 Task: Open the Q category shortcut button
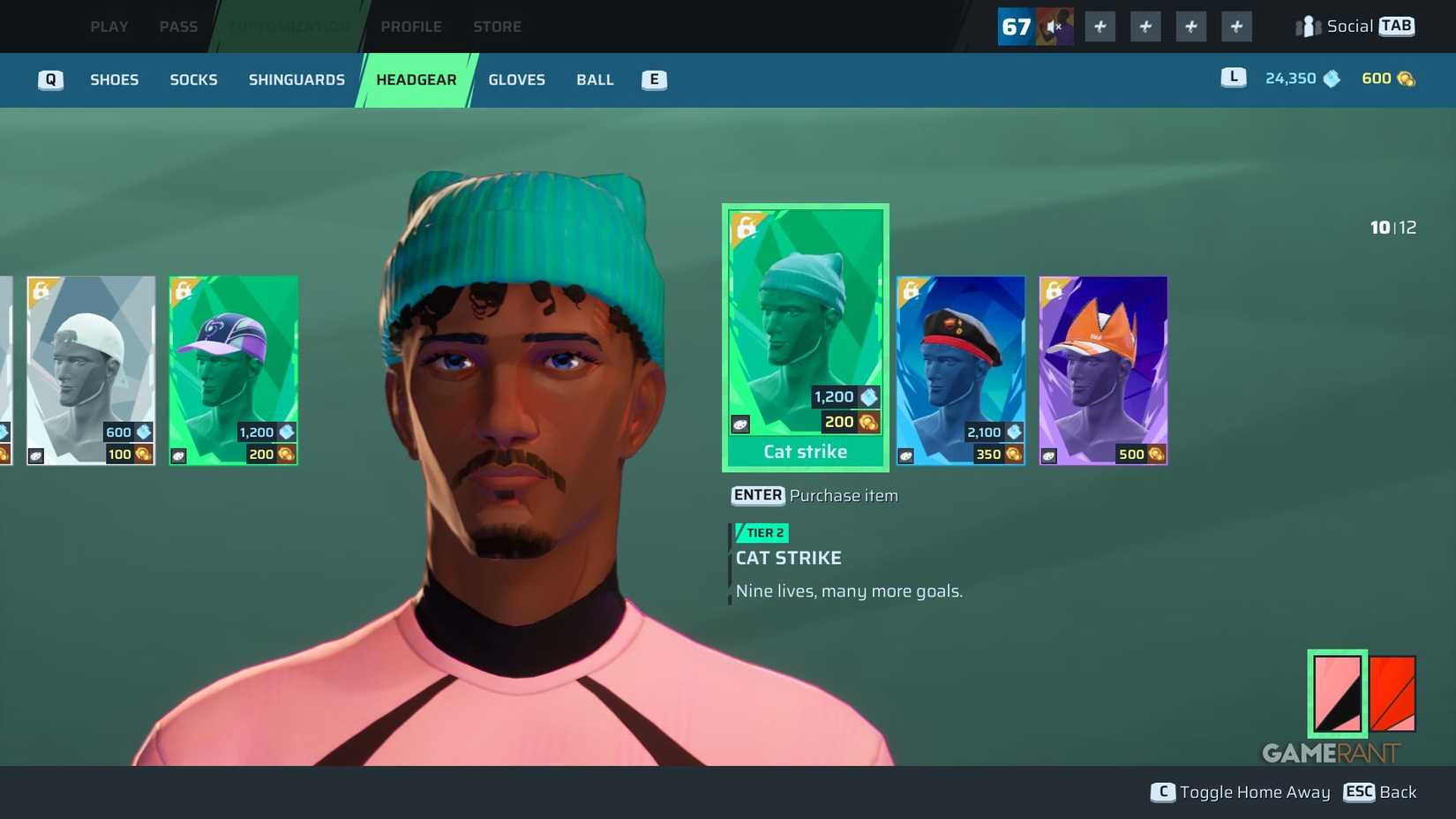tap(50, 79)
